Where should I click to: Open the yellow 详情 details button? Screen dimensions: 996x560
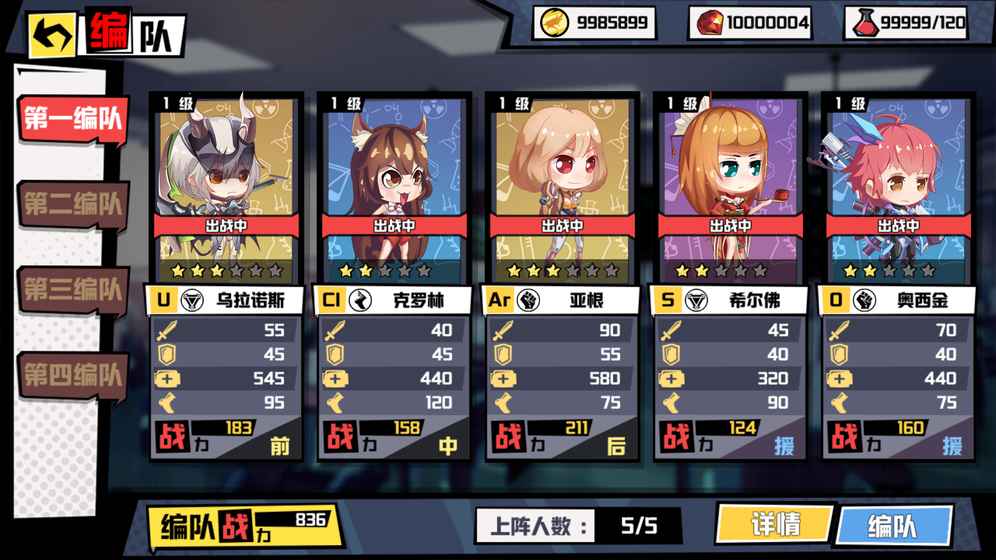[775, 524]
